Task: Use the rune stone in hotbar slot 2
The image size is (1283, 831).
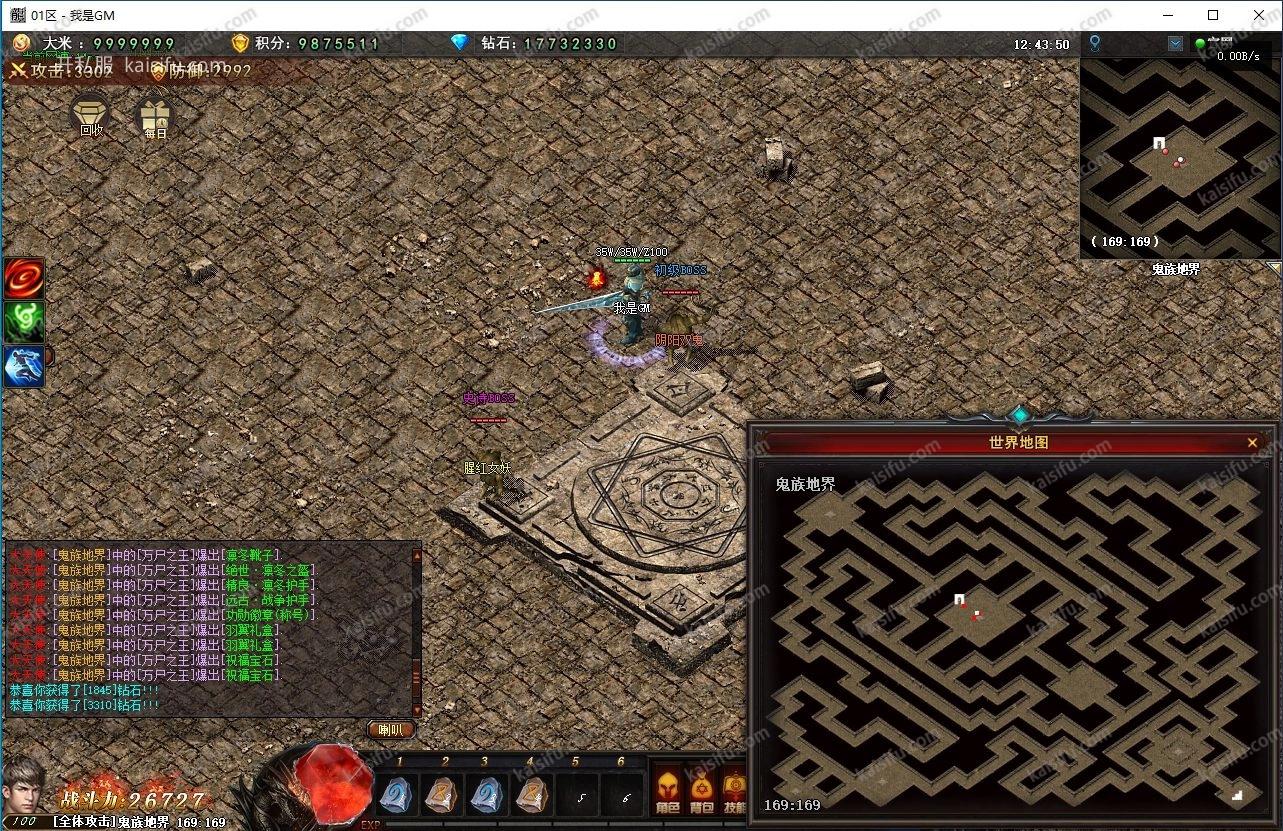Action: [x=444, y=795]
